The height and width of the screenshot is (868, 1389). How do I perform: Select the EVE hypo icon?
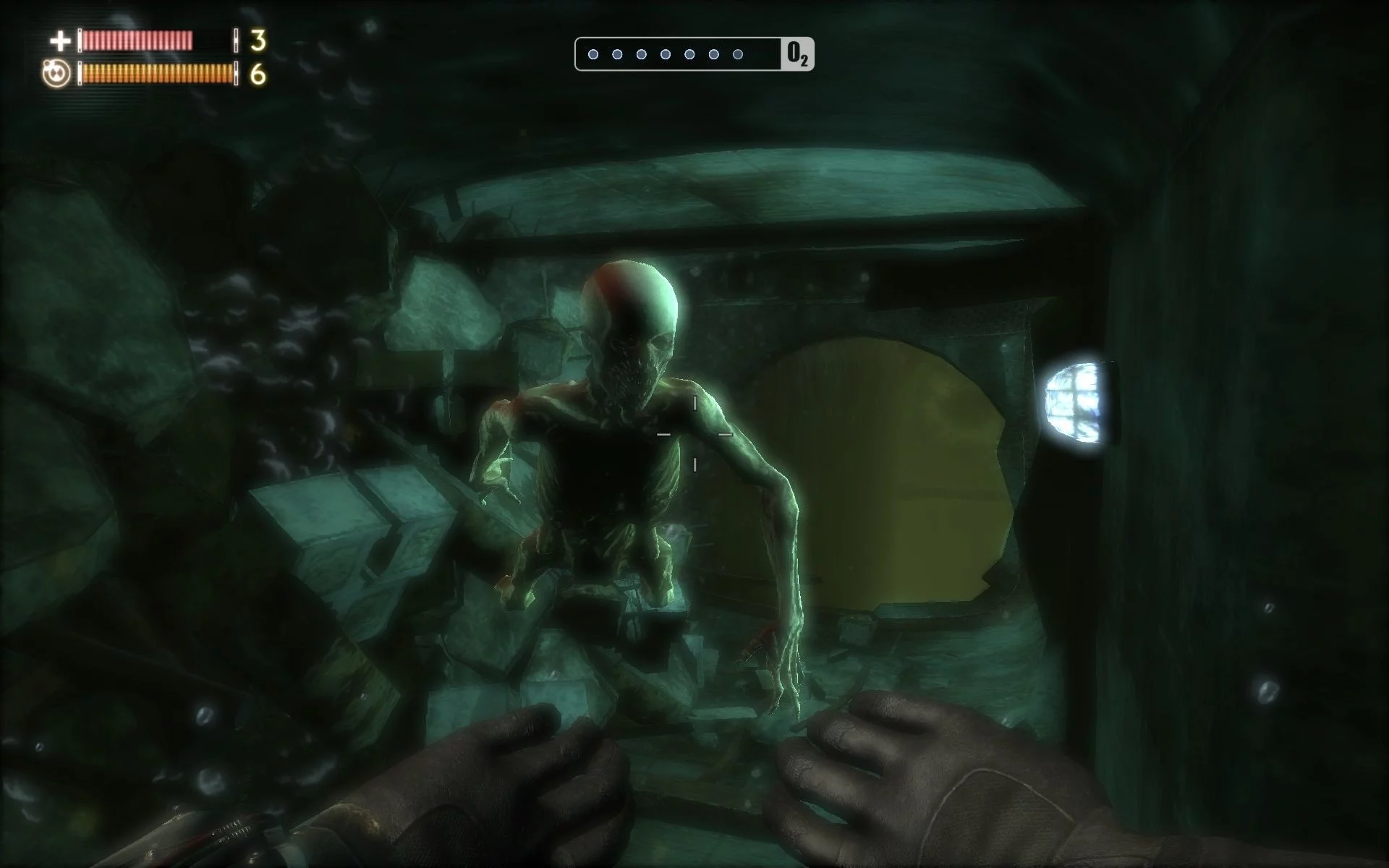(56, 74)
